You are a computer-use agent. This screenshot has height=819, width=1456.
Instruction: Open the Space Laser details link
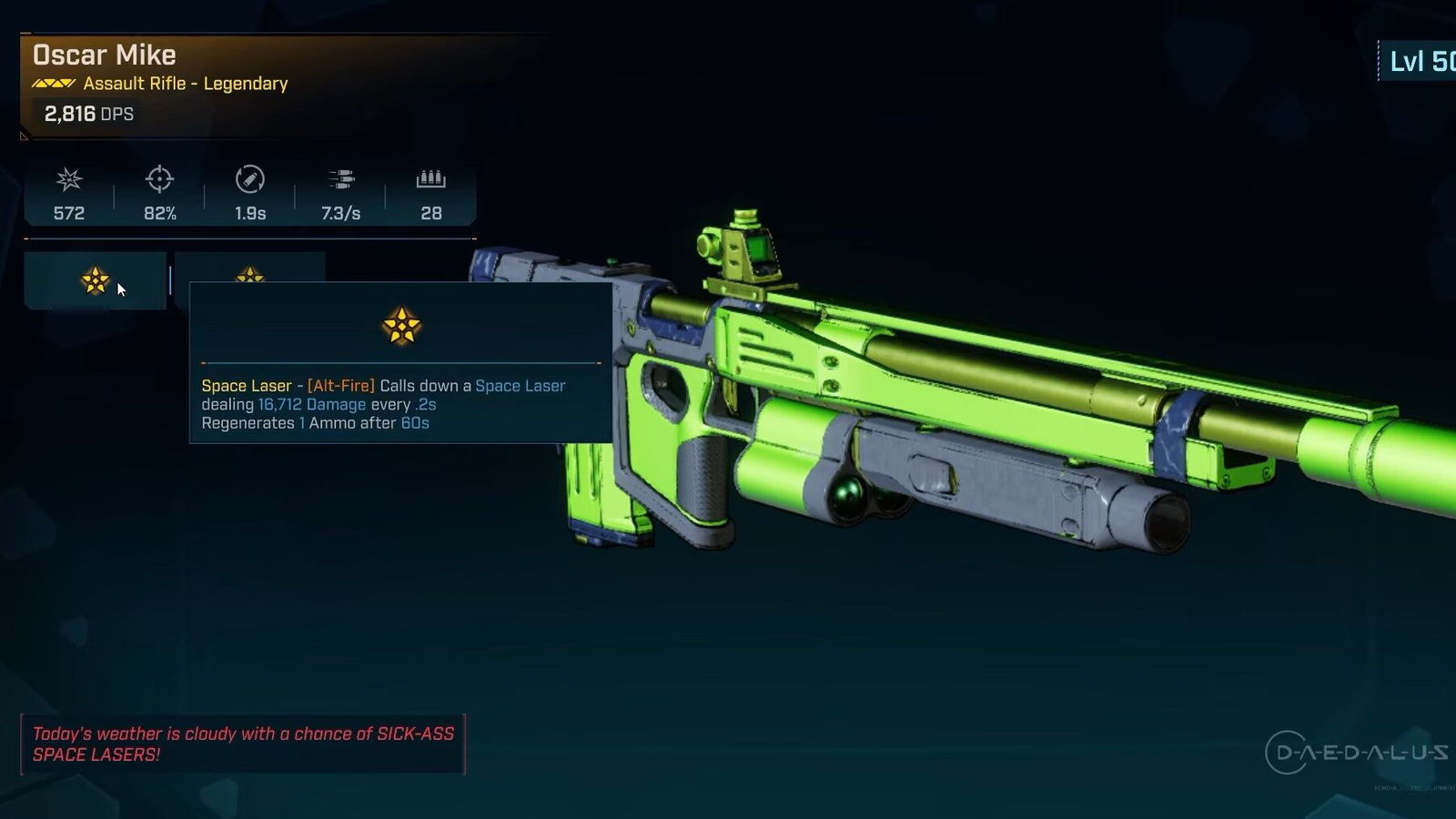pyautogui.click(x=521, y=386)
